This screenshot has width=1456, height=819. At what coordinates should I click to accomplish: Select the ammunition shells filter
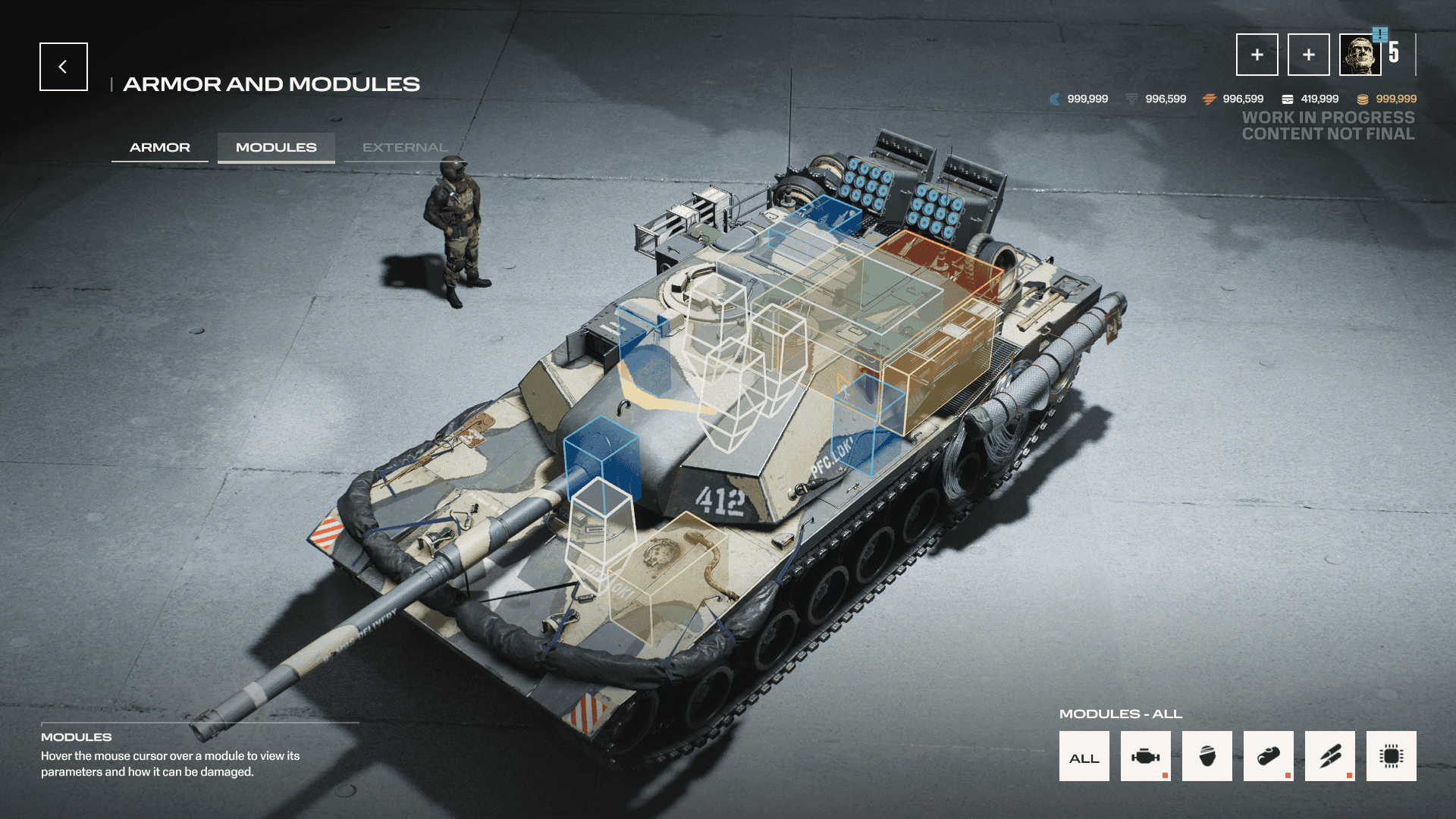(x=1329, y=756)
